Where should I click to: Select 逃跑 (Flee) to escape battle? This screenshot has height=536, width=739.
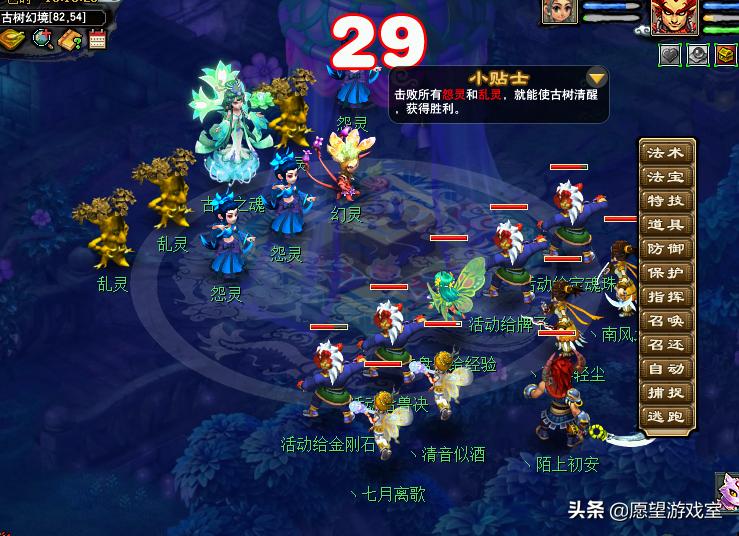(x=665, y=417)
